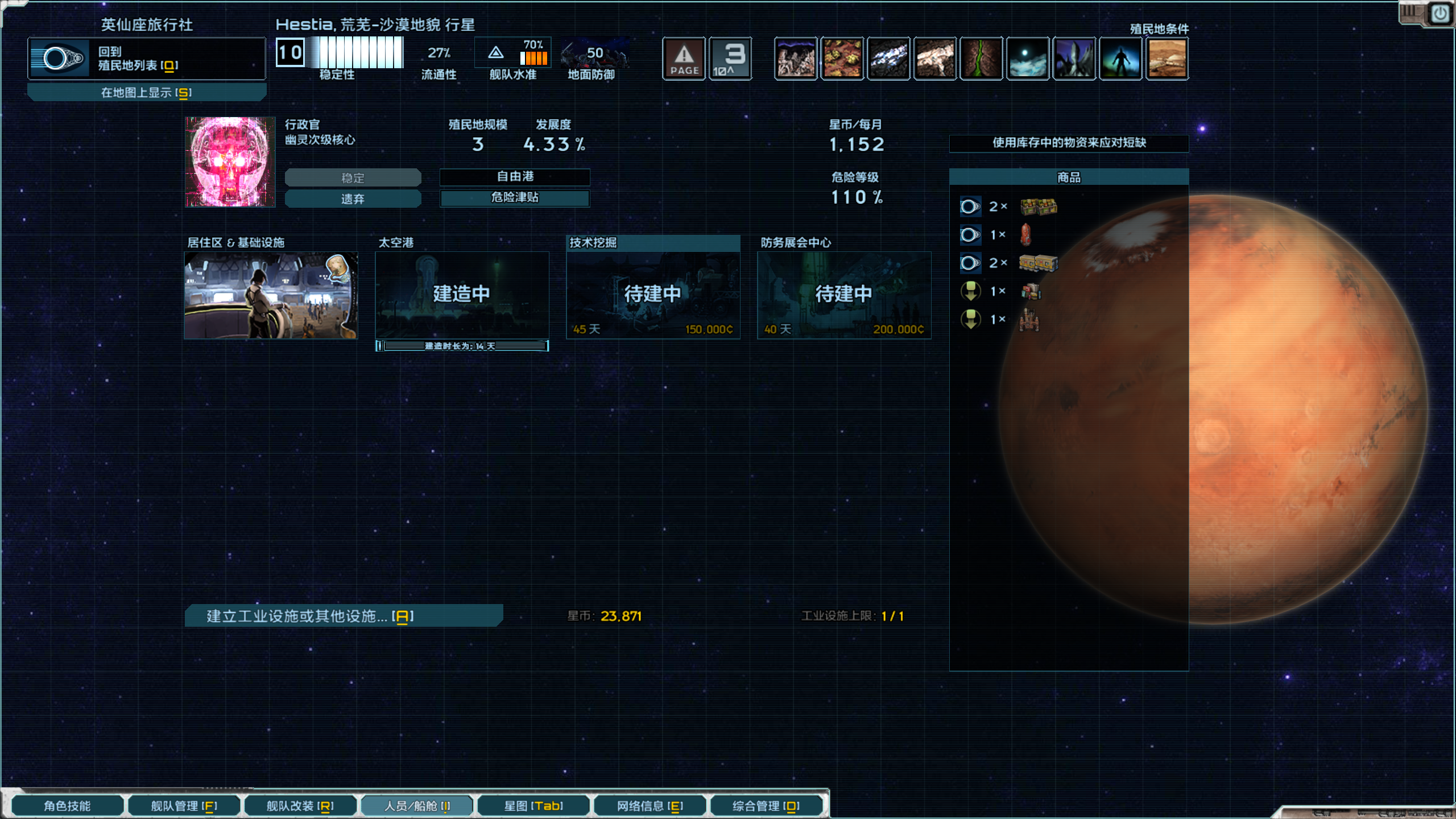Switch to the 星图 [Tab] tab
The height and width of the screenshot is (819, 1456).
click(533, 805)
